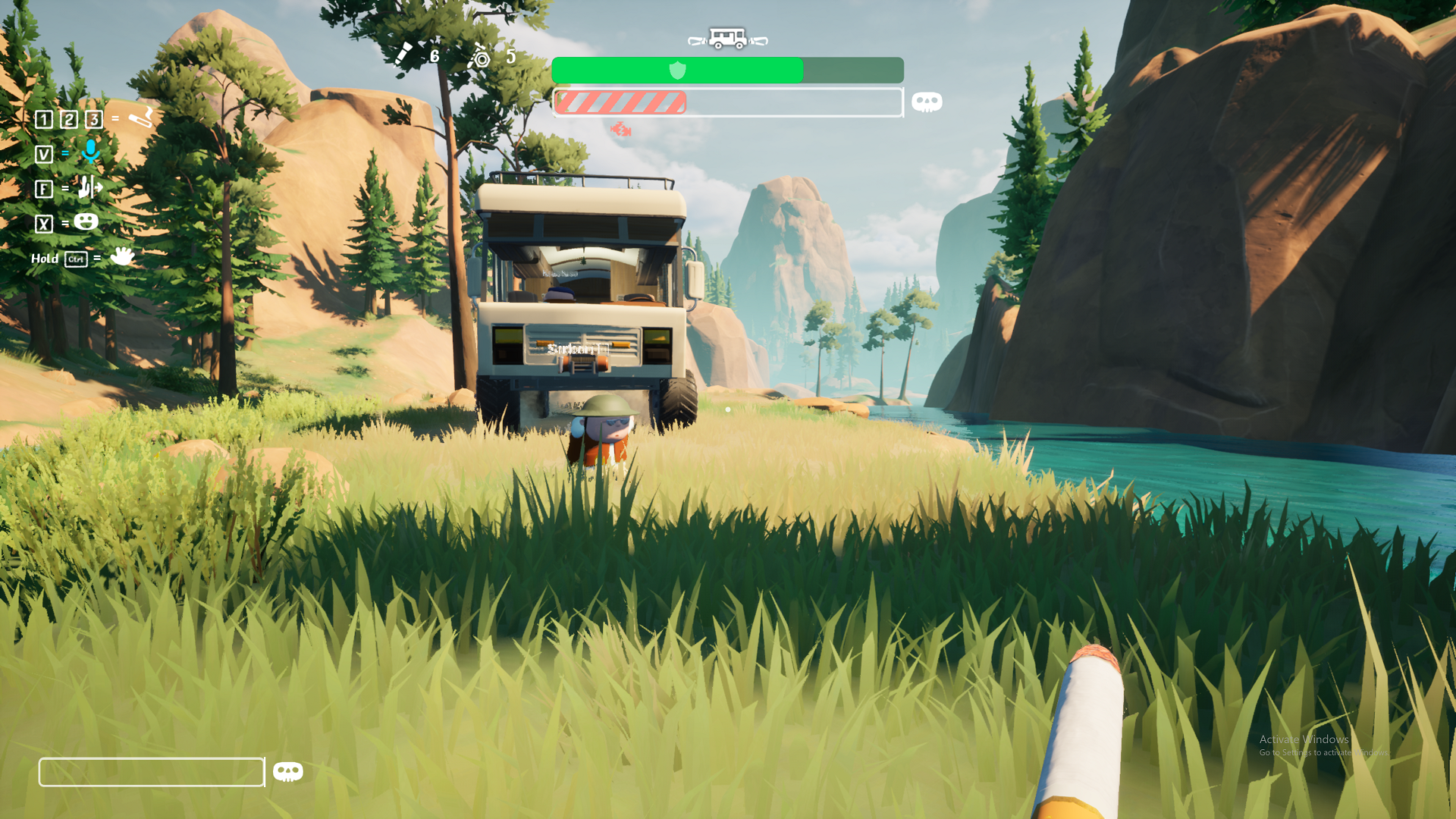Click the Activate Windows settings notice
This screenshot has width=1456, height=819.
coord(1323,745)
